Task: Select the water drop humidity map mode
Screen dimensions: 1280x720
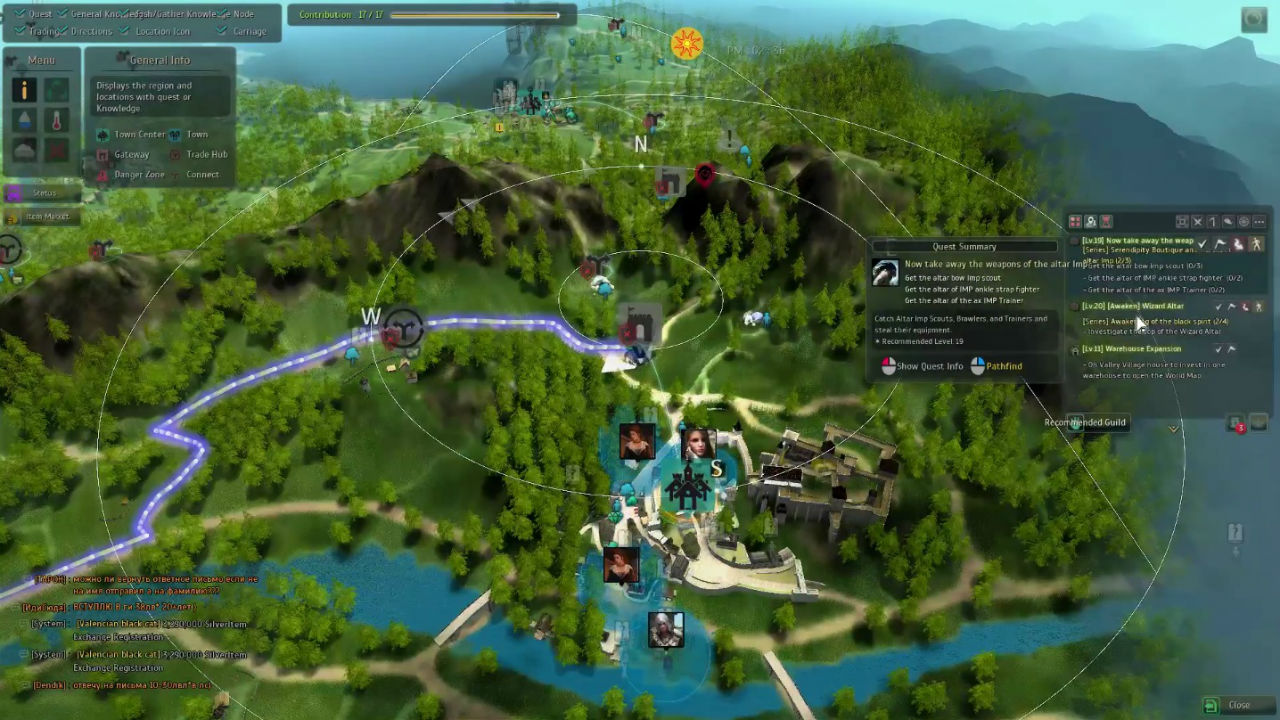Action: click(25, 121)
